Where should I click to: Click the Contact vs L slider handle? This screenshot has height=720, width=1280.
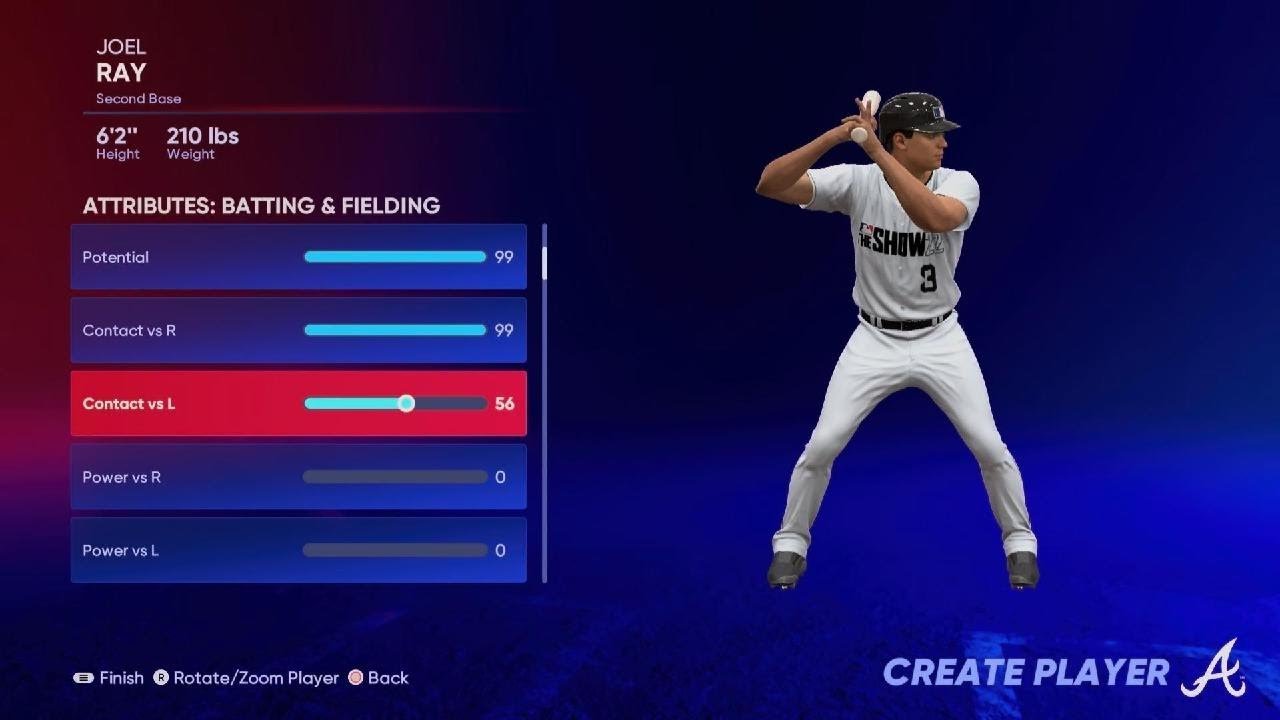coord(406,403)
